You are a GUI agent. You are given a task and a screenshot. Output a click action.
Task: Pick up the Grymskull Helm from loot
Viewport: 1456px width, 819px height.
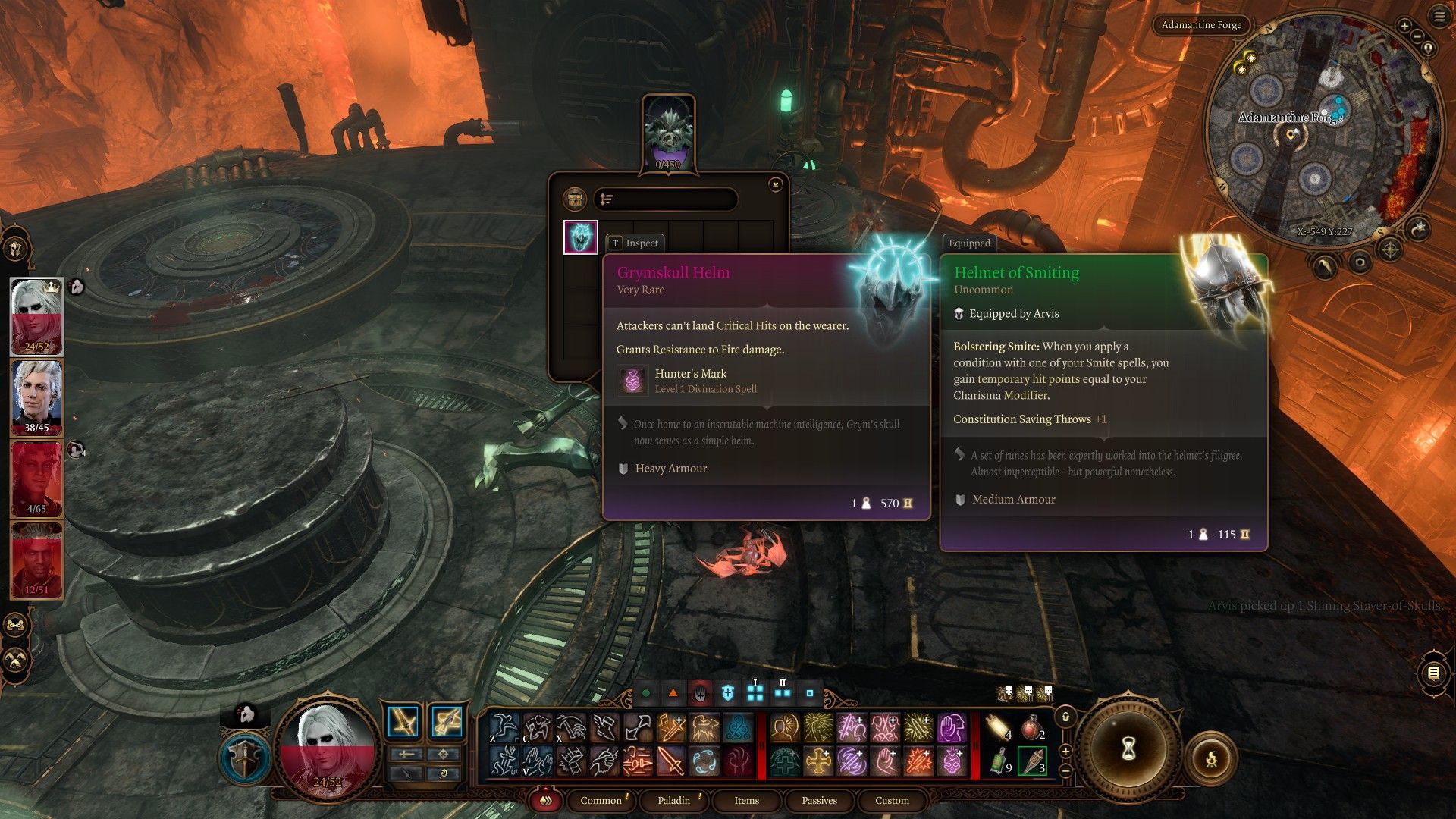(x=581, y=237)
